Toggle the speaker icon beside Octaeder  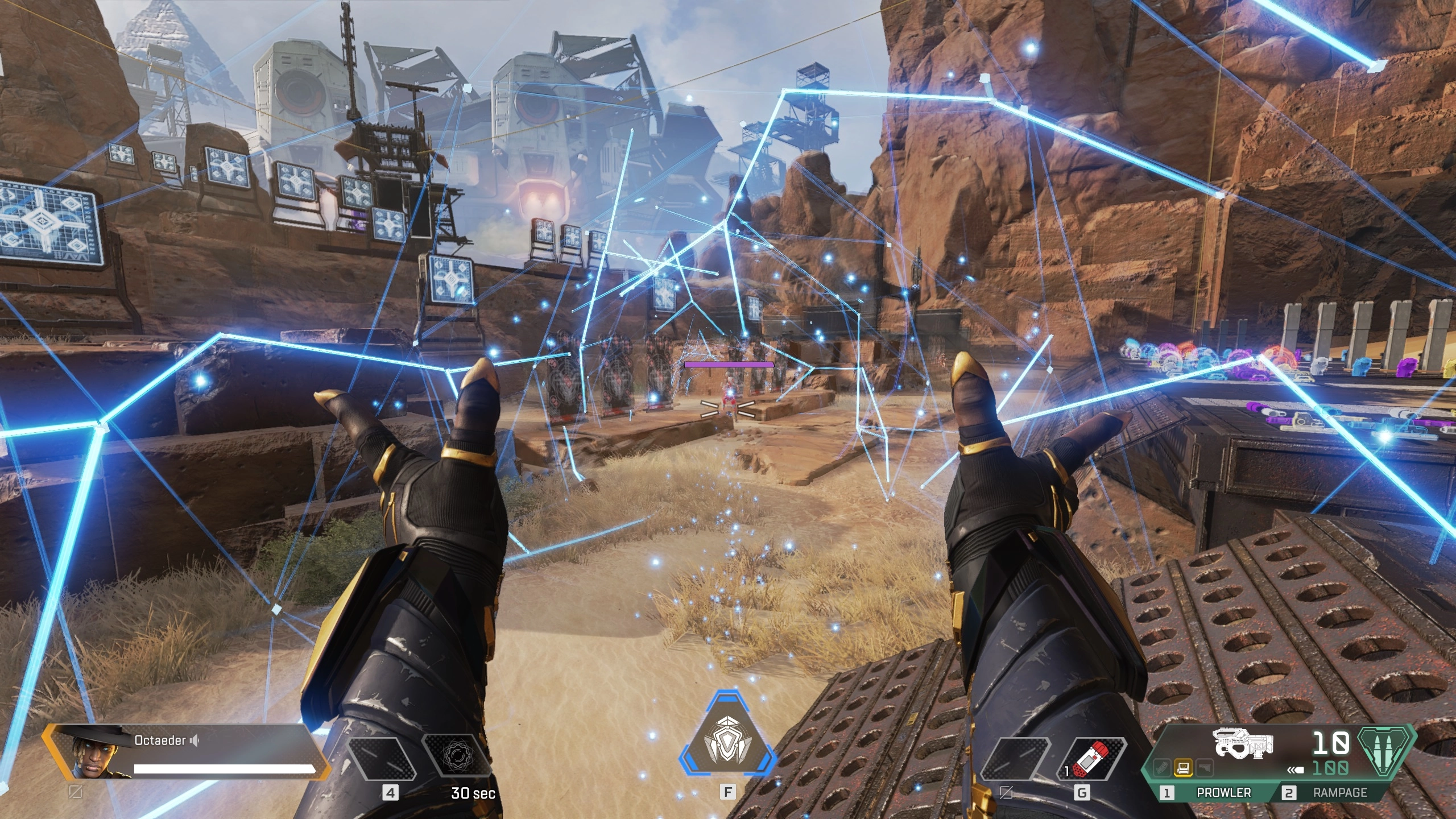pyautogui.click(x=195, y=741)
